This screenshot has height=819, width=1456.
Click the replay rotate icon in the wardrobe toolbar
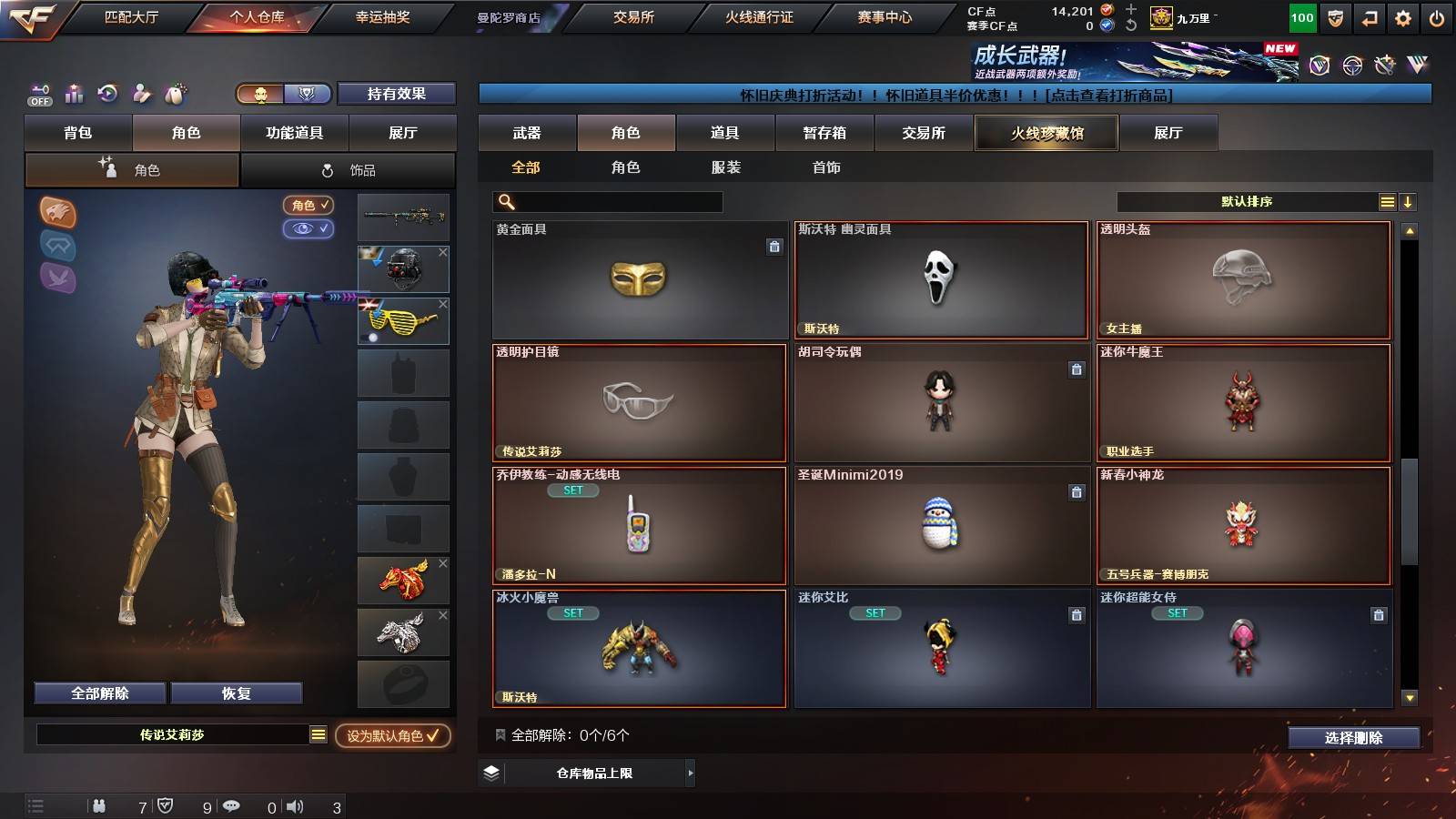point(107,94)
